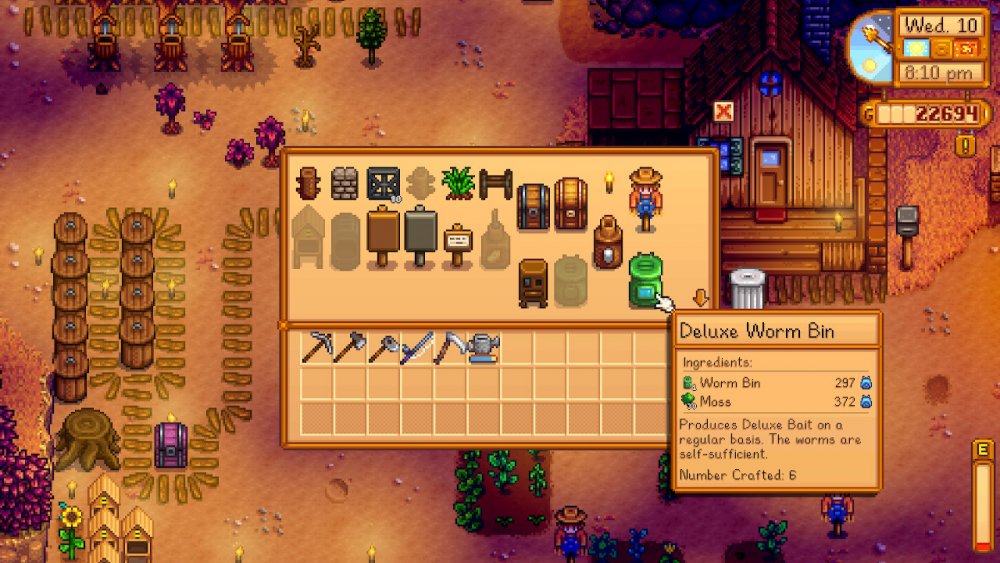Pick the hoe from the inventory
This screenshot has height=563, width=1000.
click(383, 348)
